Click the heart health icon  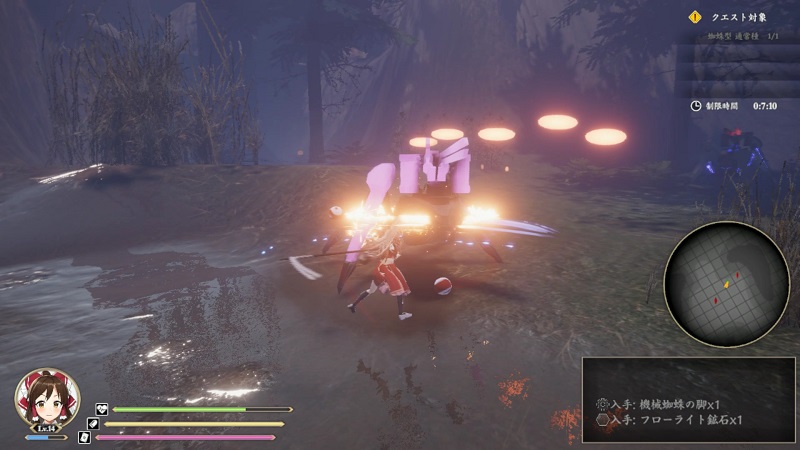(x=101, y=409)
